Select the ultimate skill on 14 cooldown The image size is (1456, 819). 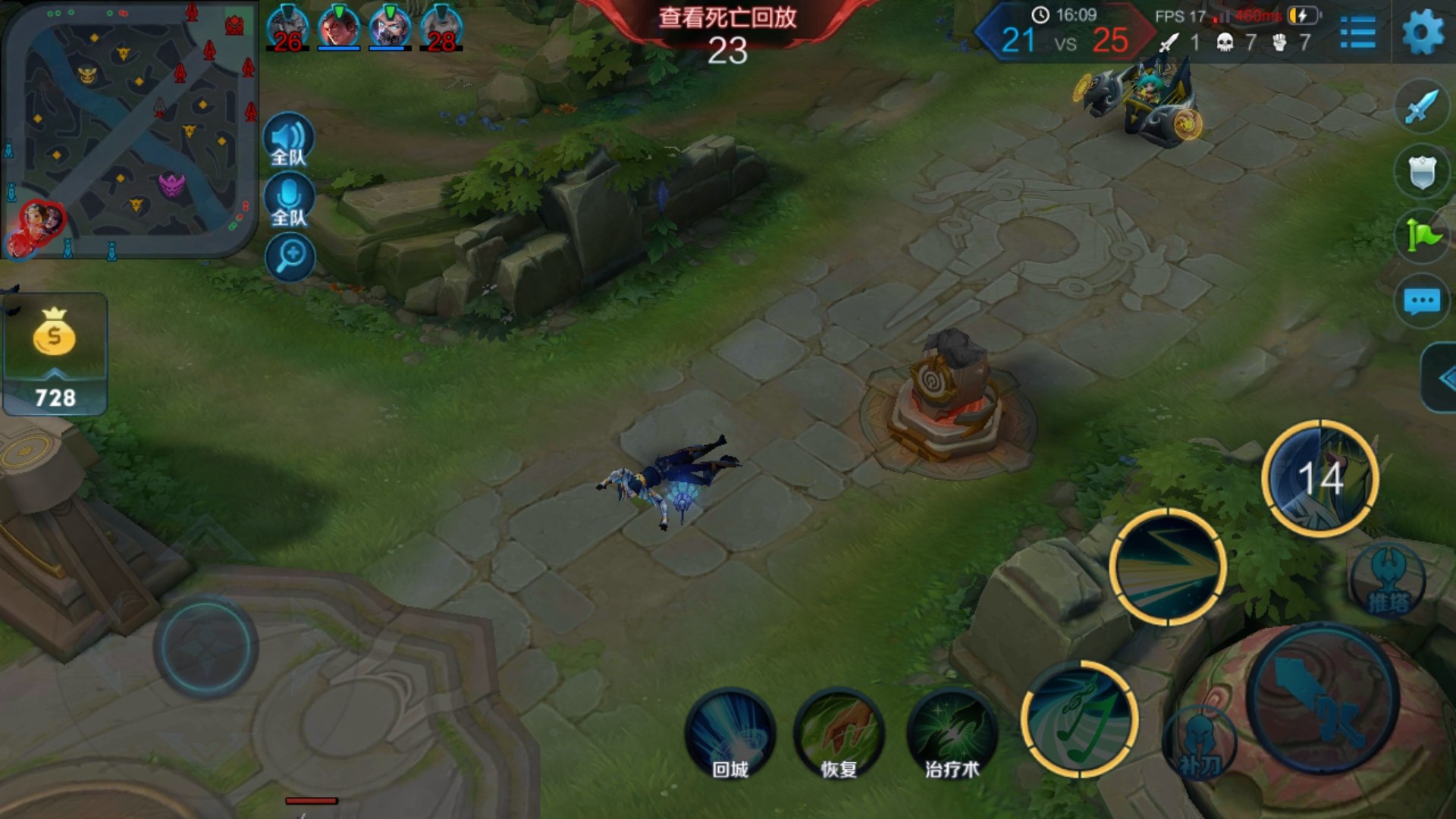pyautogui.click(x=1320, y=479)
